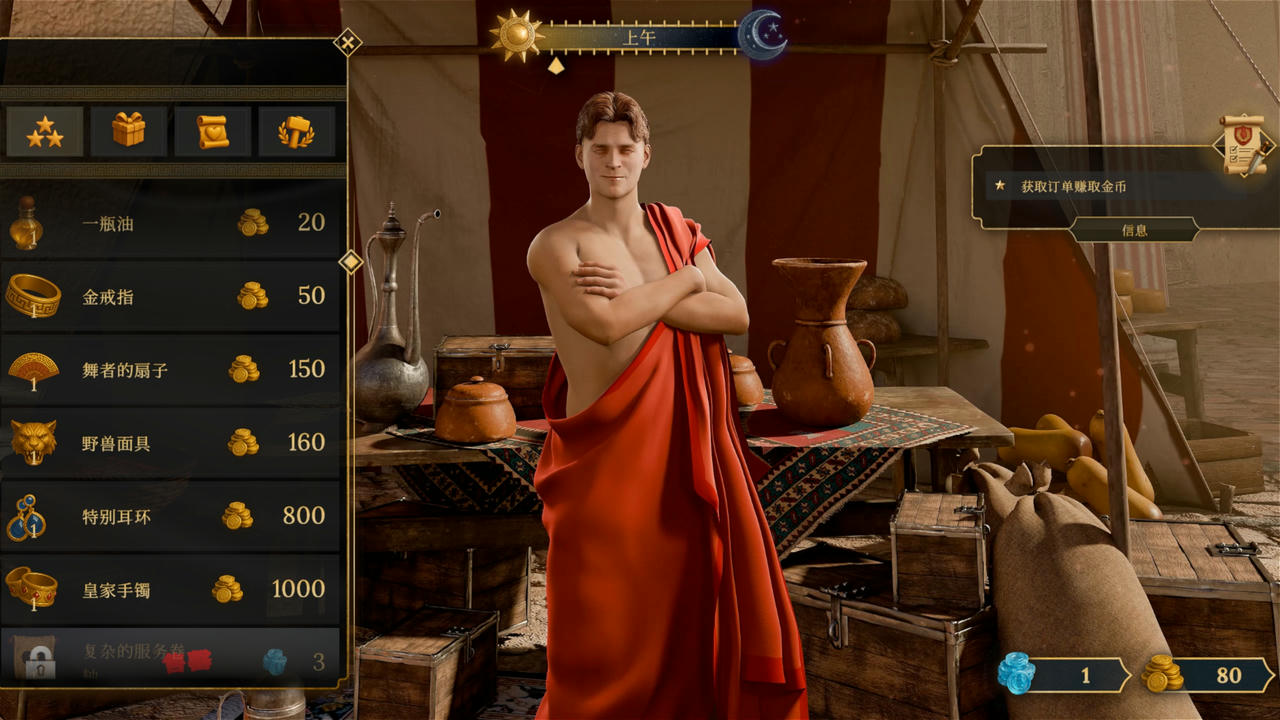Select the 金戒指 gold ring row
Screen dimensions: 1280x720
[x=170, y=296]
